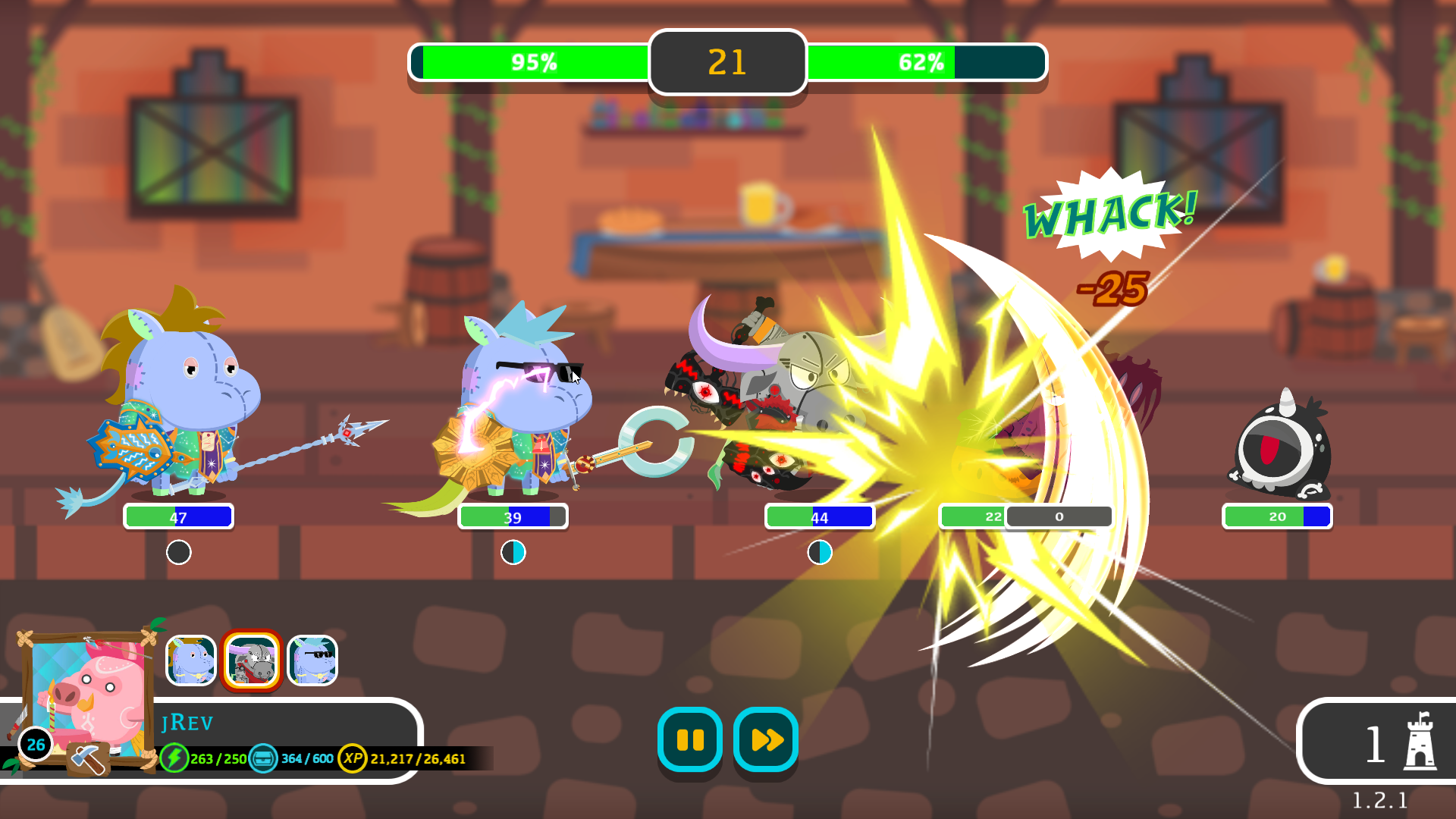Viewport: 1456px width, 819px height.
Task: Click the black eyeball enemy's health bar
Action: [x=1277, y=516]
